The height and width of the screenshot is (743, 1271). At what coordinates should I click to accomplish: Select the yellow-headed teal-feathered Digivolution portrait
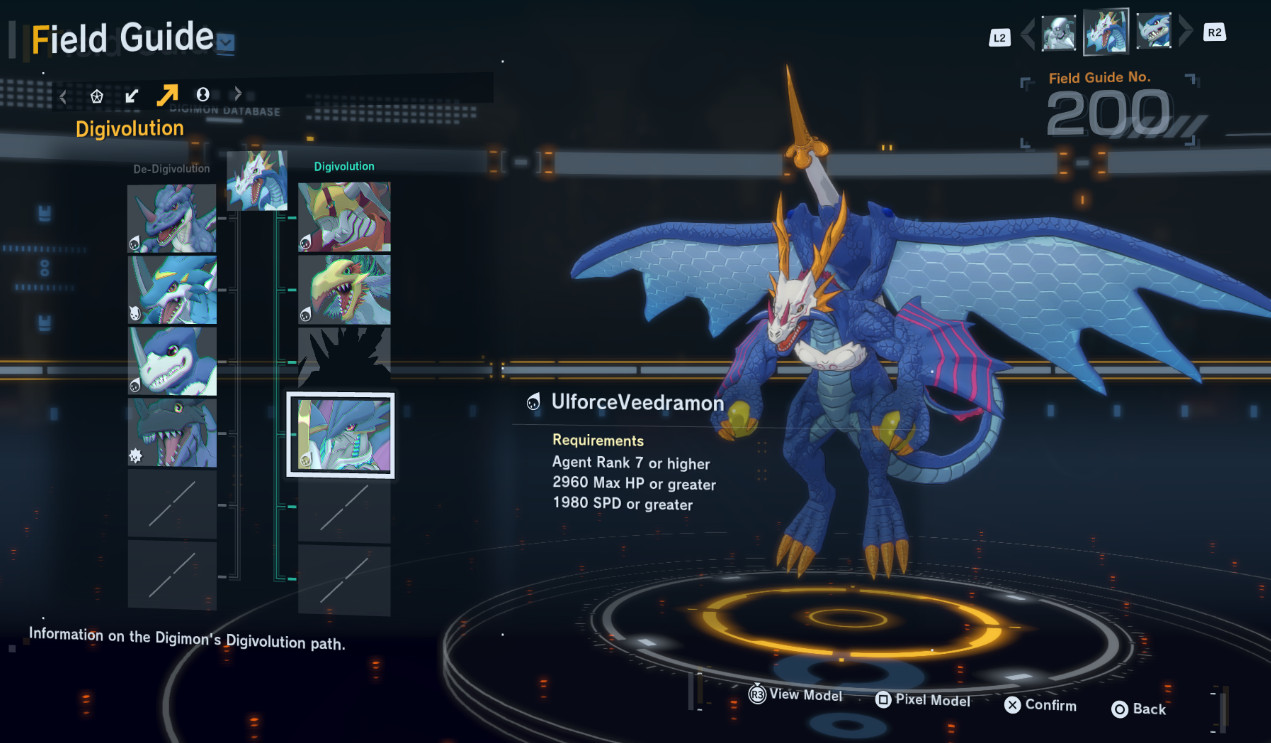(344, 290)
